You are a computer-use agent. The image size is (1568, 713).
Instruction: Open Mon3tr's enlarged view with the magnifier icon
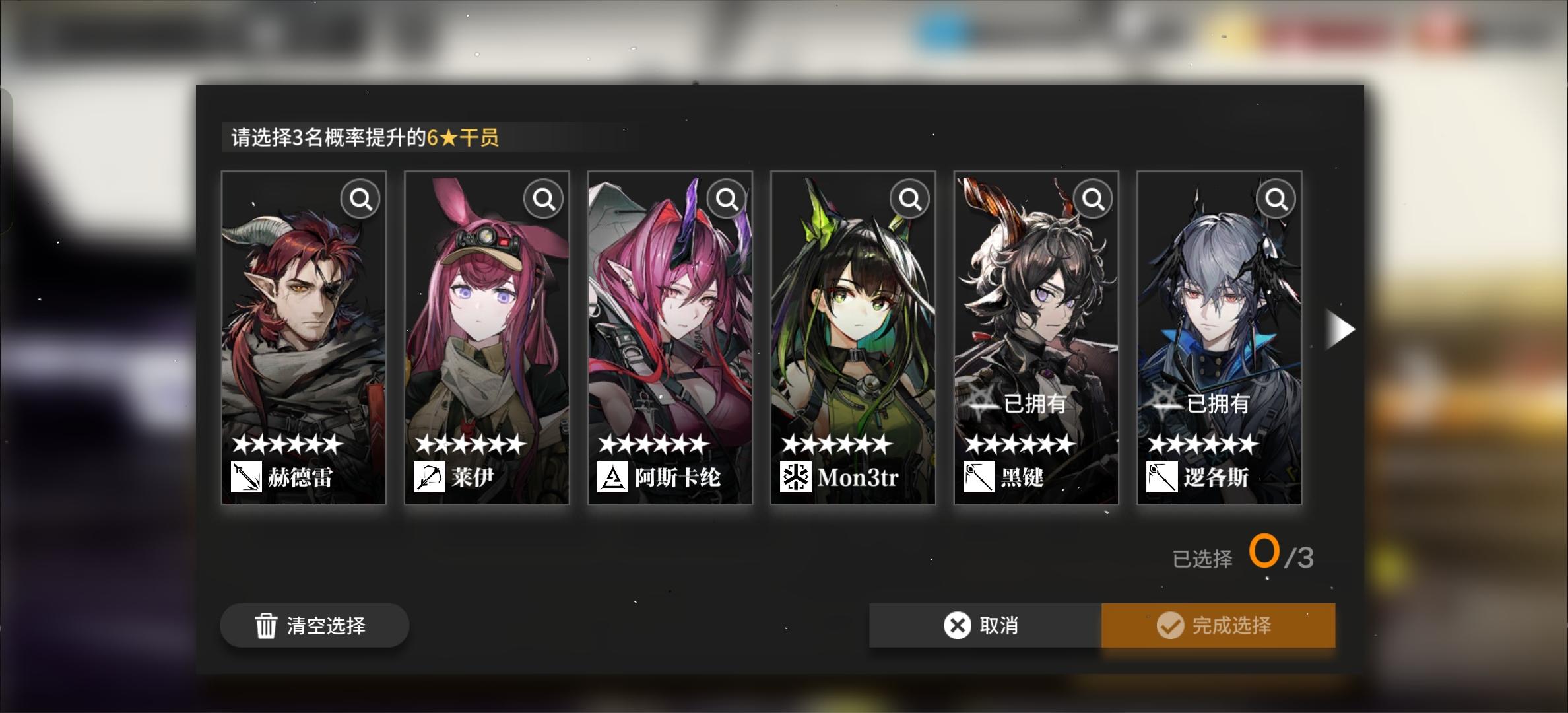pyautogui.click(x=909, y=198)
